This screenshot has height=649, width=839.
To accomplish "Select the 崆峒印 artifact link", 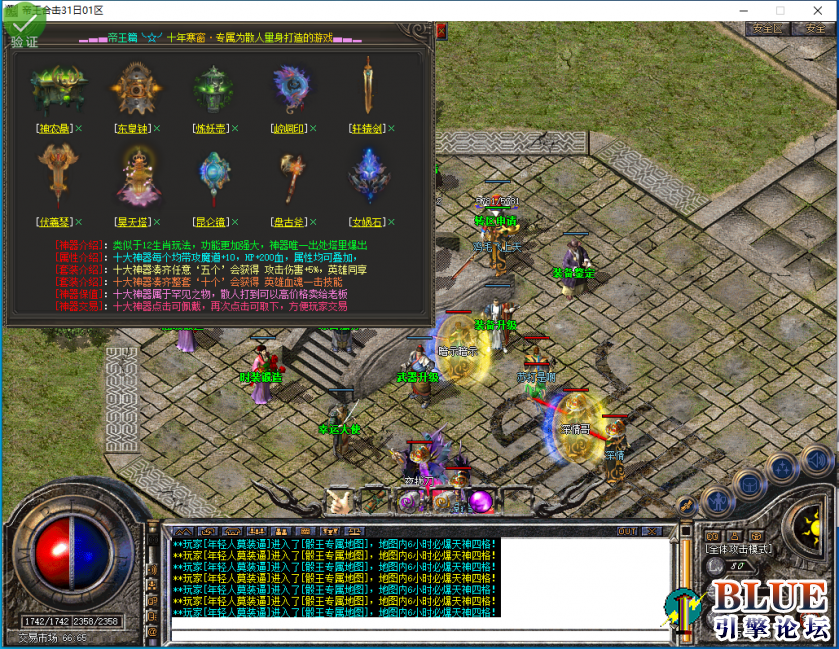I will pyautogui.click(x=291, y=129).
